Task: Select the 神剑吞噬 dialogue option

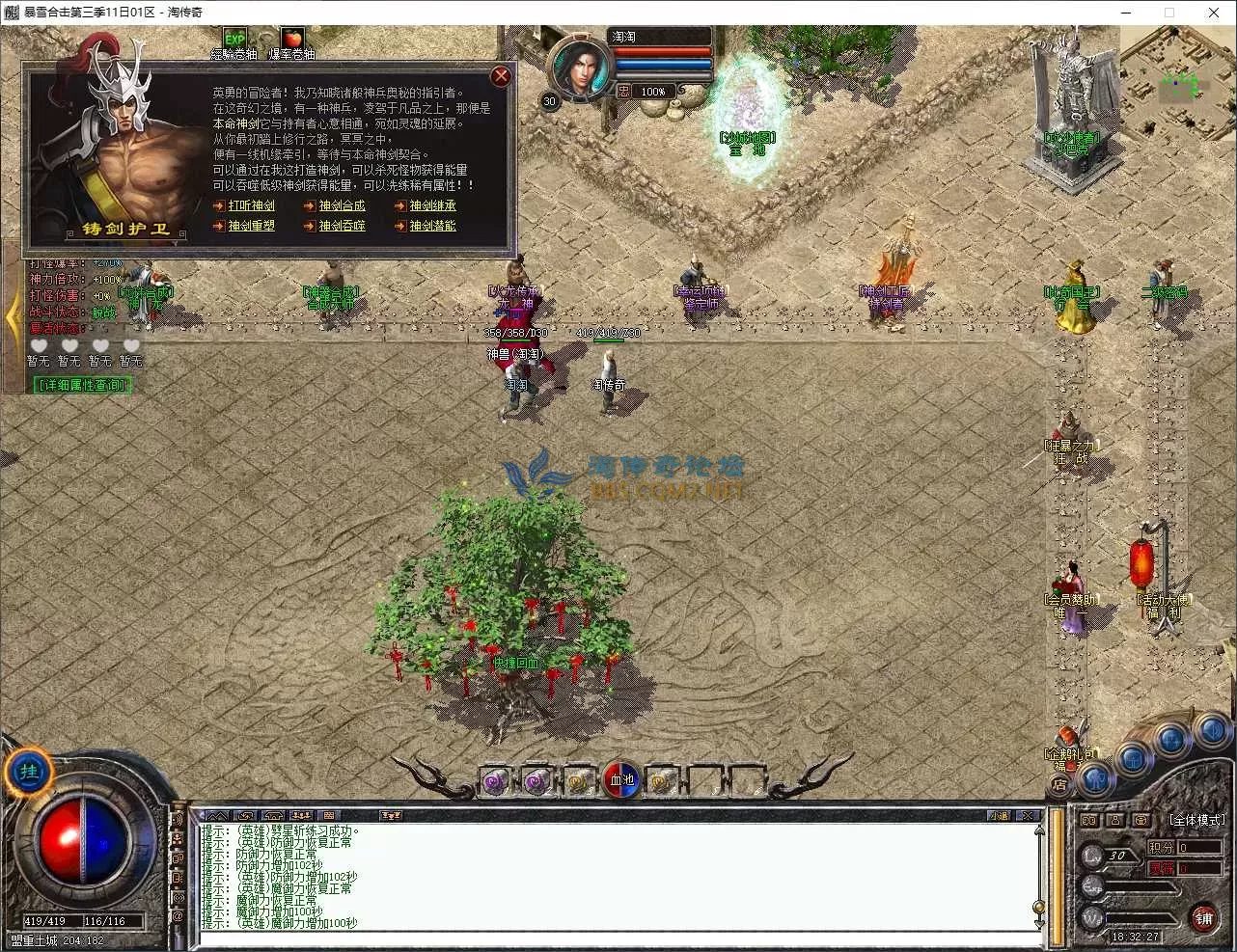Action: [x=342, y=226]
